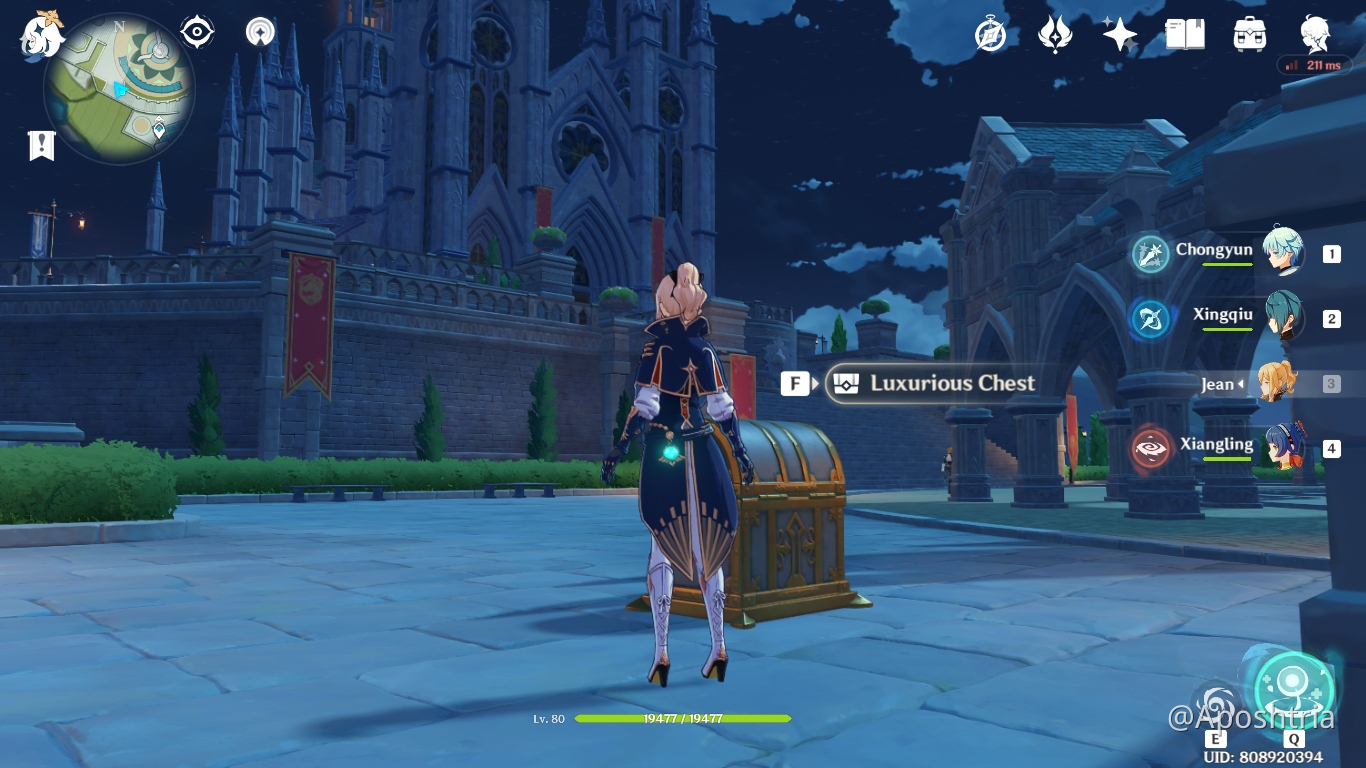Open the Battle Pass wings icon
The width and height of the screenshot is (1366, 768).
click(1055, 33)
